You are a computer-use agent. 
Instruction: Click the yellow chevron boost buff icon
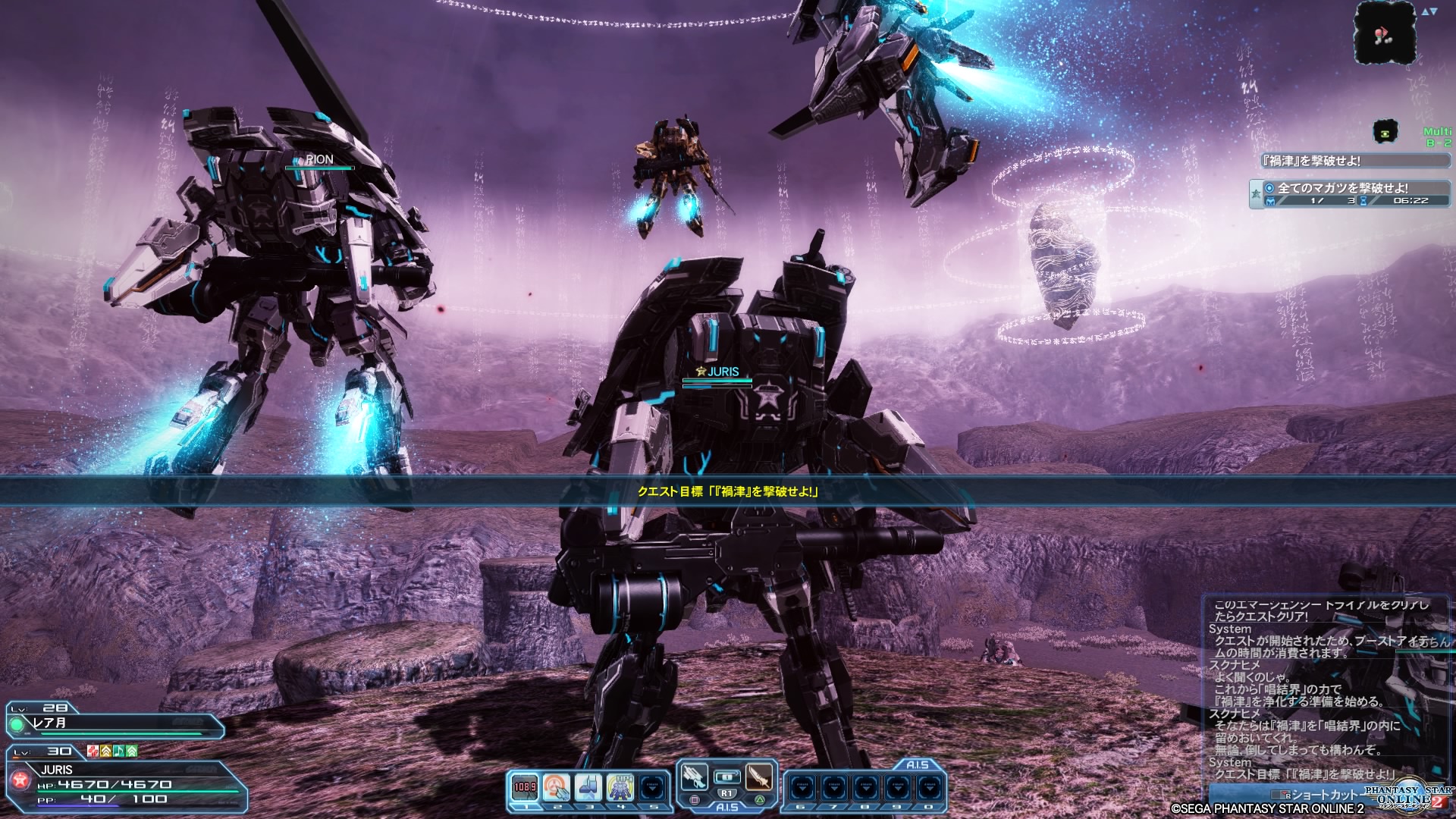pyautogui.click(x=106, y=751)
